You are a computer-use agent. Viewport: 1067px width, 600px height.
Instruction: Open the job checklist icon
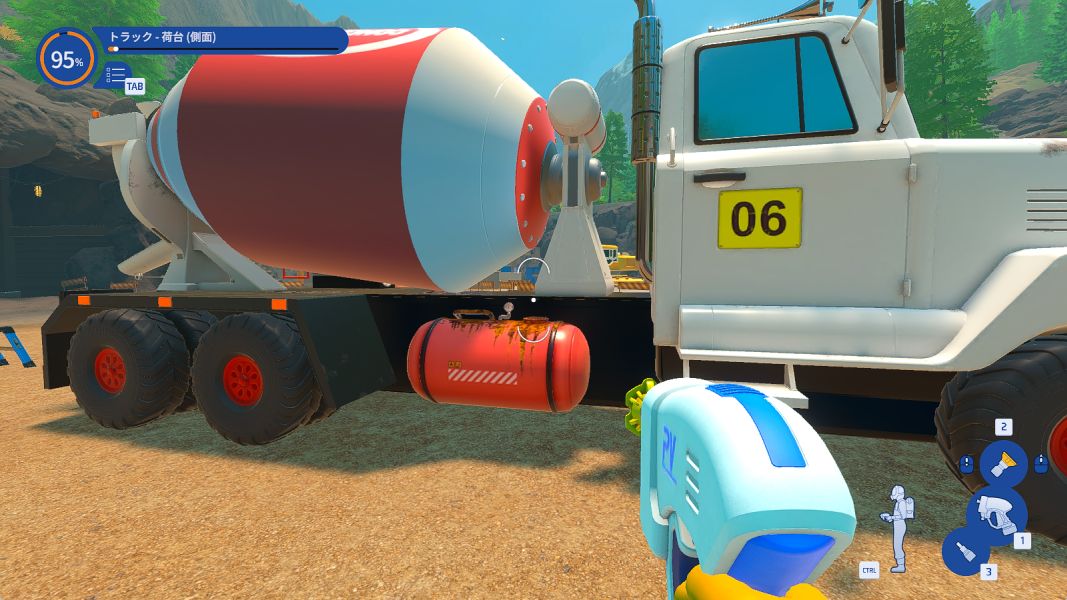[116, 74]
